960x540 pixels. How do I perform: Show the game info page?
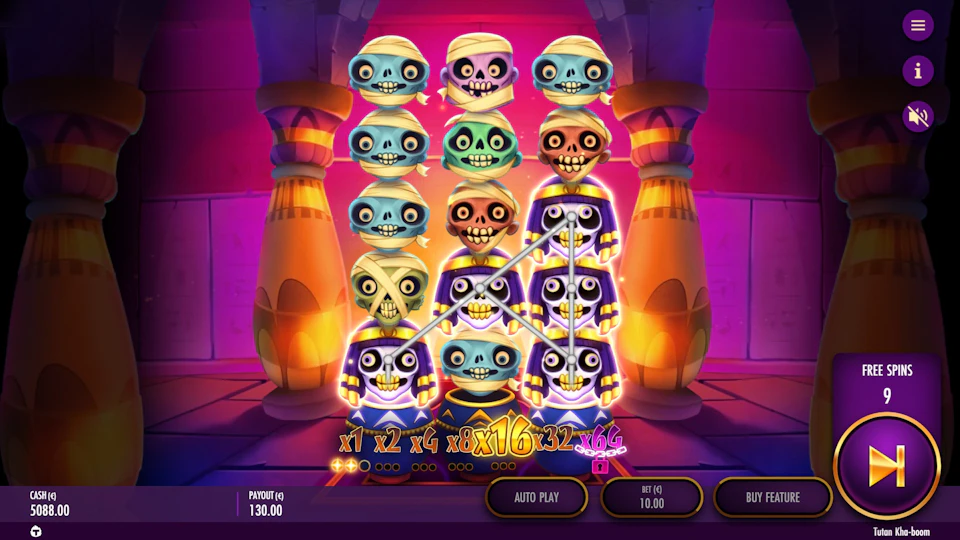pyautogui.click(x=917, y=70)
